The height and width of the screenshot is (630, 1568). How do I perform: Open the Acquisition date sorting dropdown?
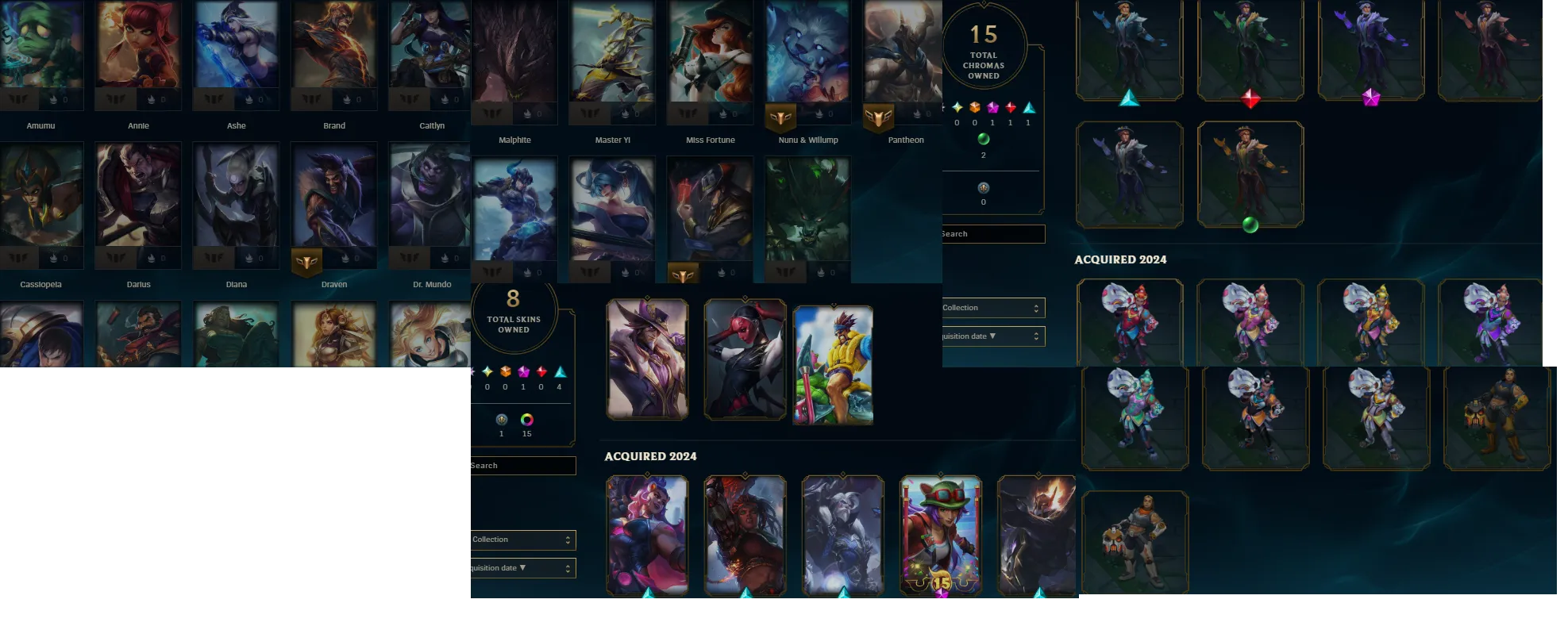coord(520,567)
